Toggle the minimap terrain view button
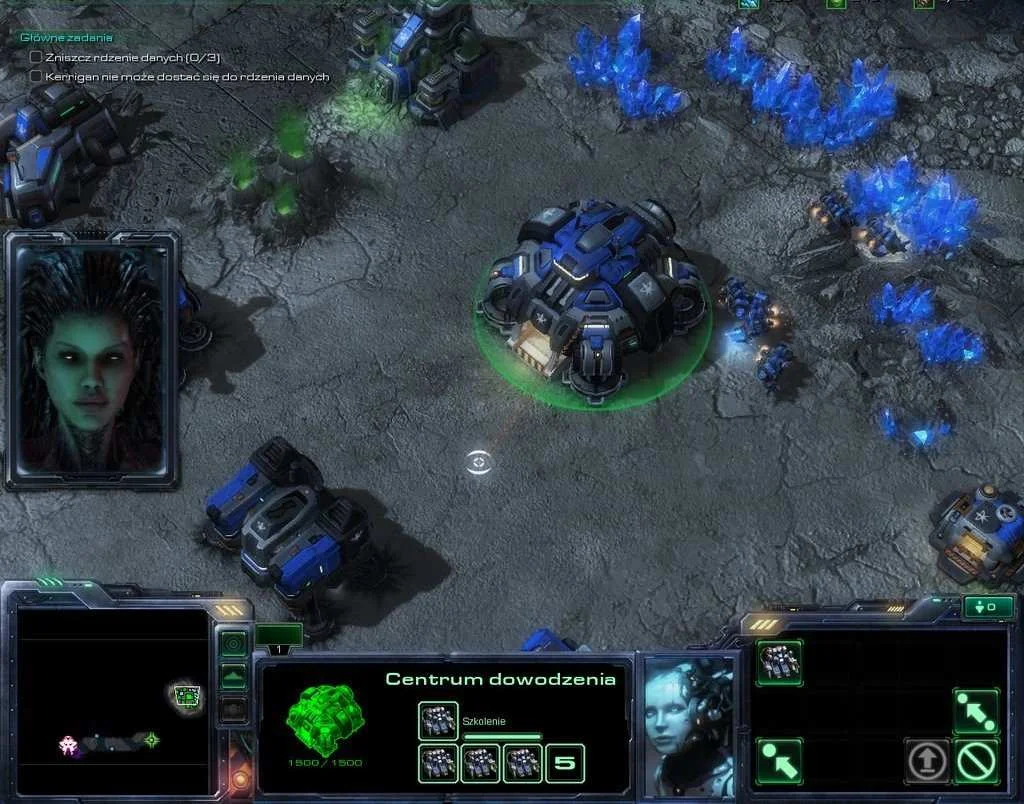Screen dimensions: 1024x804 coord(234,676)
